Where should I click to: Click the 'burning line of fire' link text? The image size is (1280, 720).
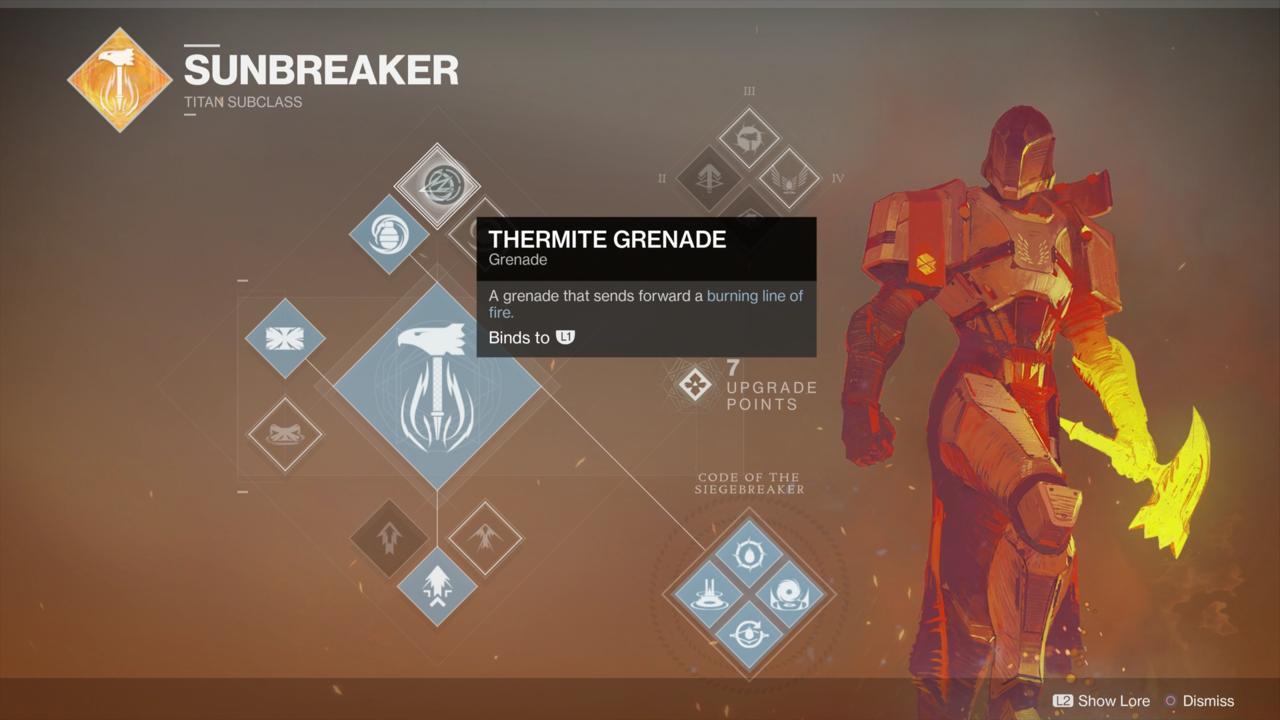click(755, 296)
